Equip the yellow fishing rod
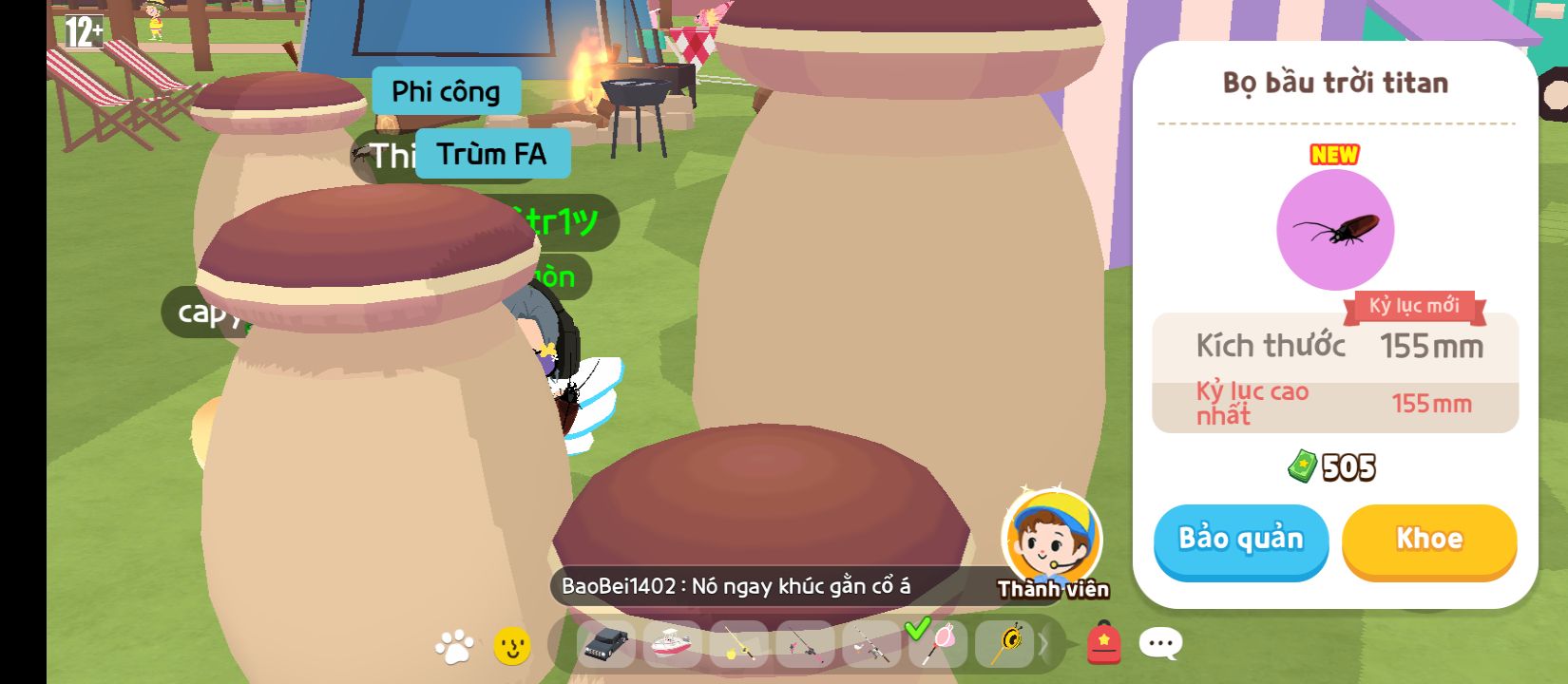Viewport: 1568px width, 684px height. [x=737, y=645]
